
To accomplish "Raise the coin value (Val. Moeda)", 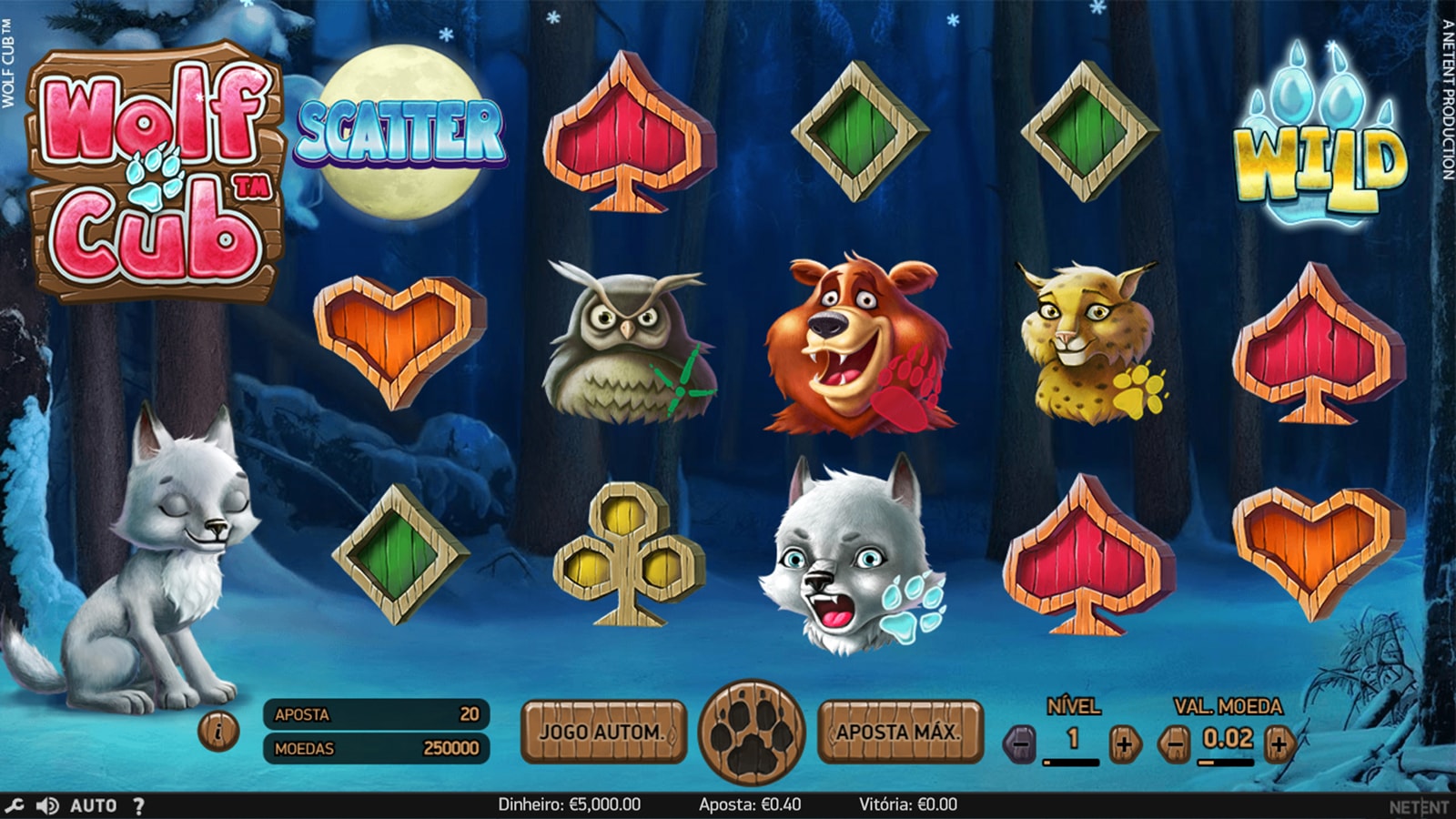I will pos(1279,743).
